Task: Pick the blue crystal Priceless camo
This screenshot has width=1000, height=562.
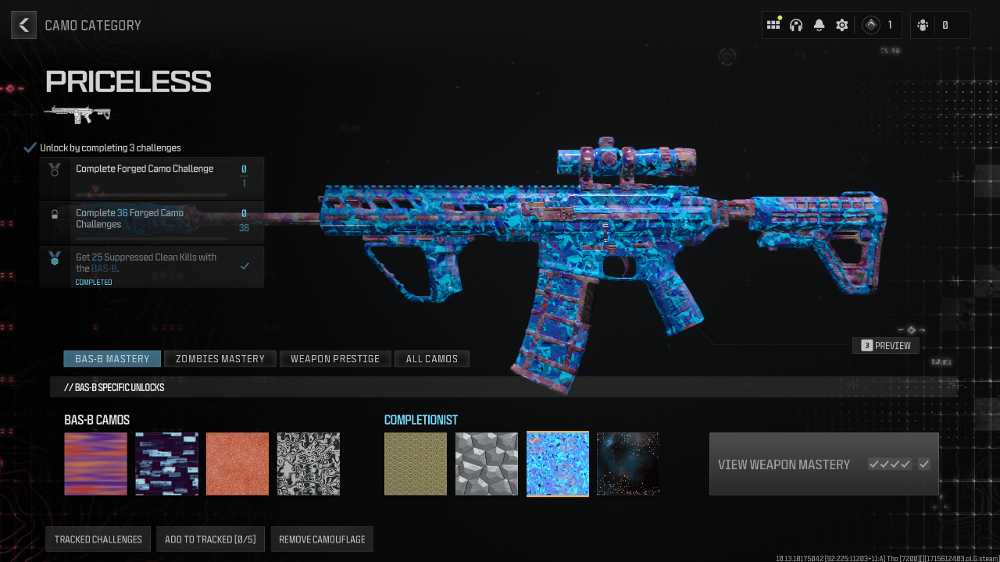Action: click(557, 464)
